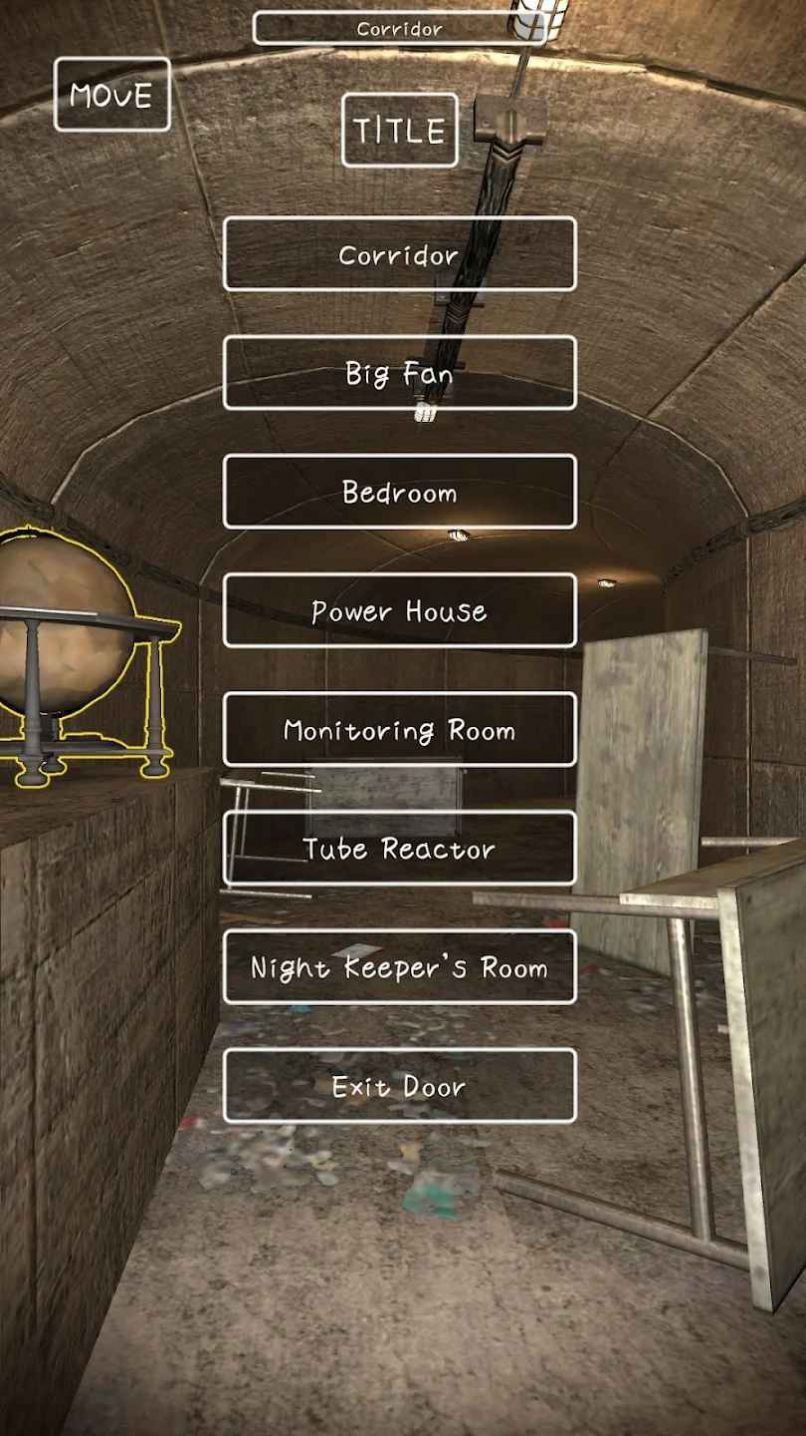Return to the TITLE screen

pos(400,130)
